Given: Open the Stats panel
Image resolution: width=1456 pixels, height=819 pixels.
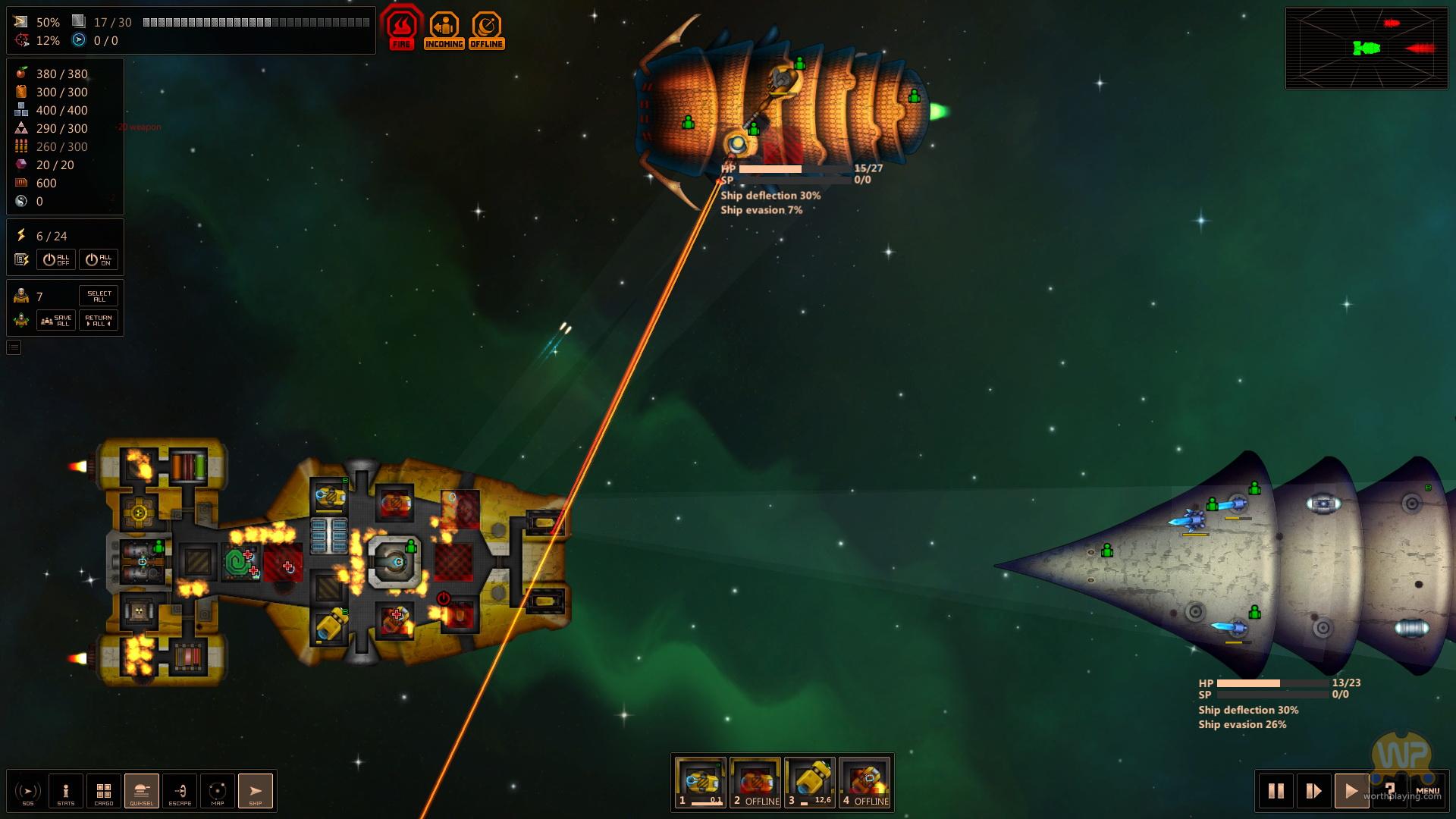Looking at the screenshot, I should 66,791.
